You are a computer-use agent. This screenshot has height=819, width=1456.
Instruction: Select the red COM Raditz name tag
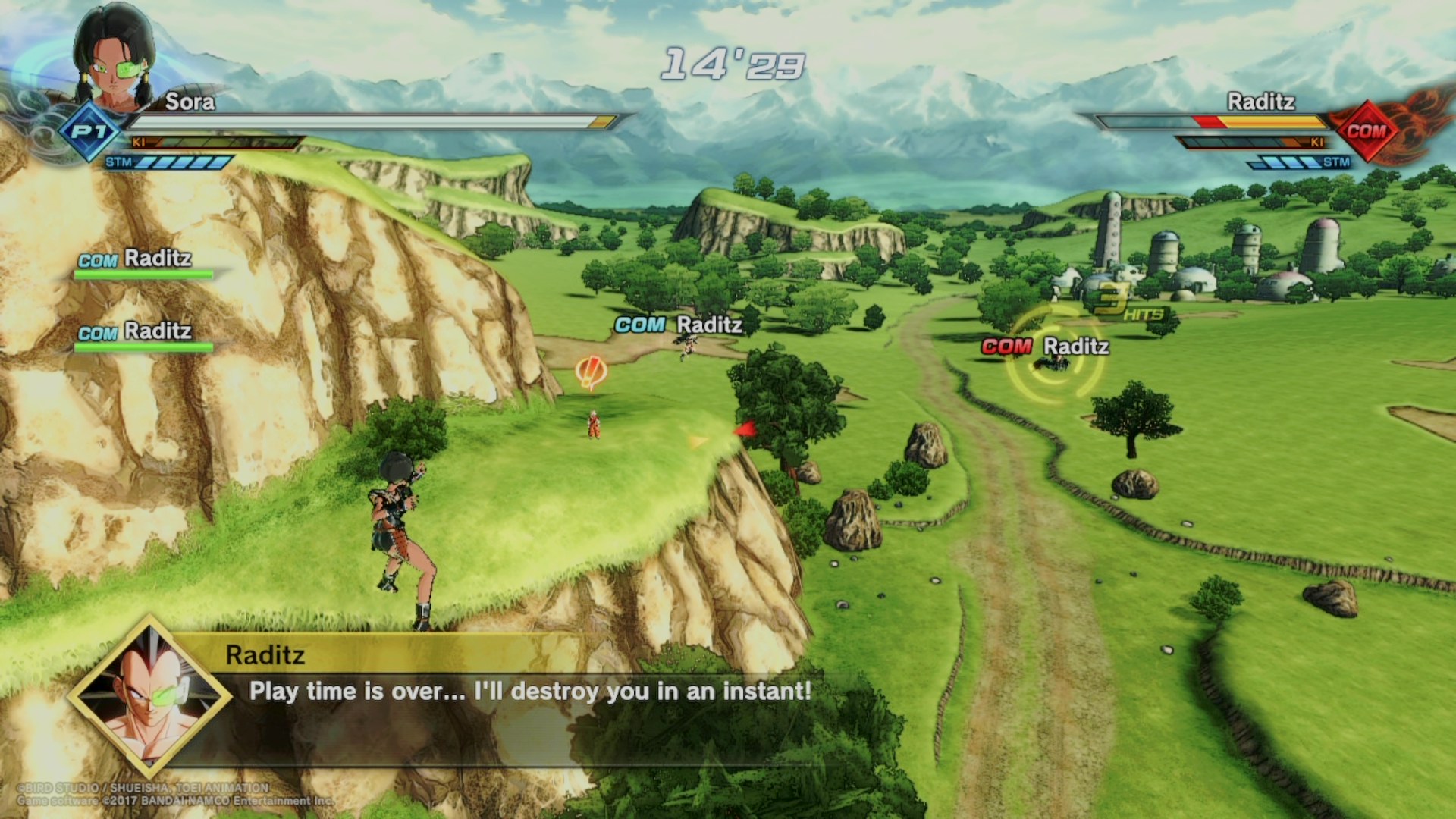click(1045, 347)
